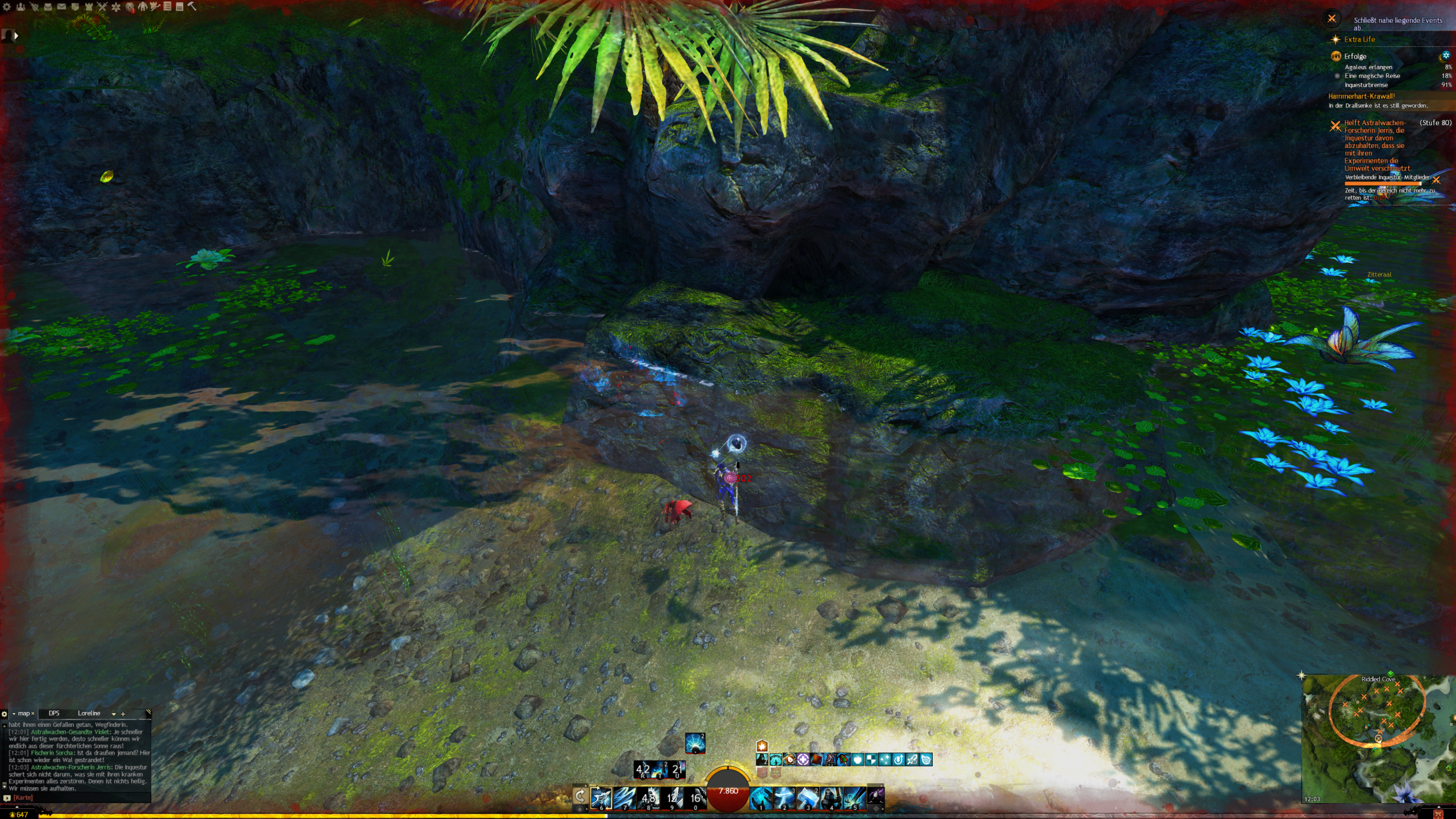Open the inventory bag icon
Image resolution: width=1456 pixels, height=819 pixels.
pos(48,7)
